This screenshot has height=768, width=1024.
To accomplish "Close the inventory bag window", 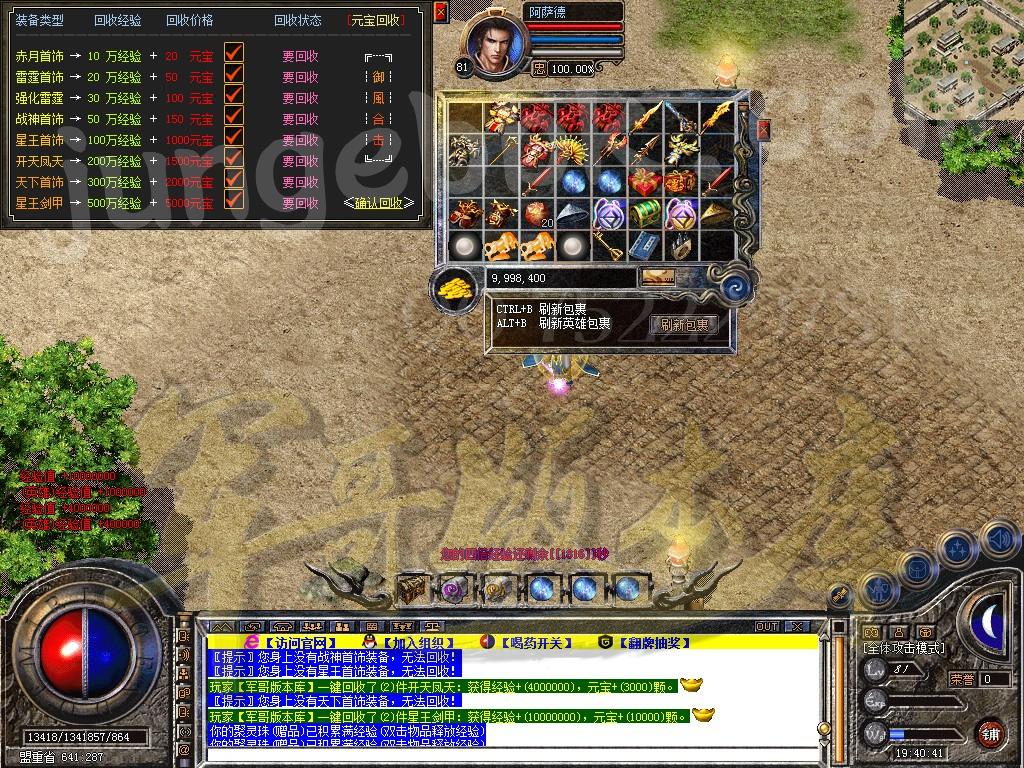I will click(764, 130).
